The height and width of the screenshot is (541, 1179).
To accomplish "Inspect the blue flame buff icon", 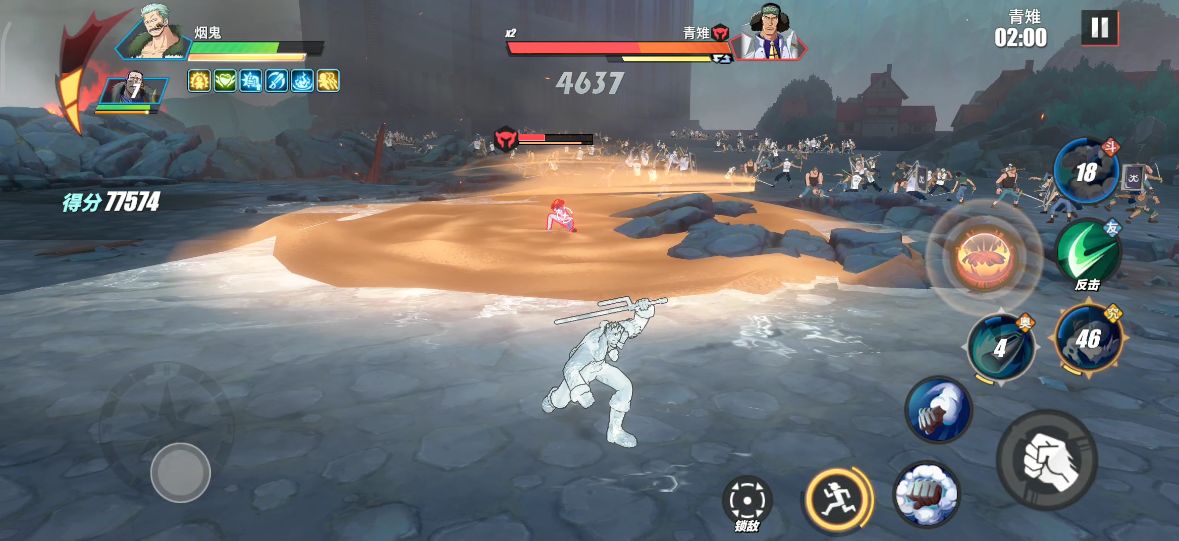I will click(303, 81).
